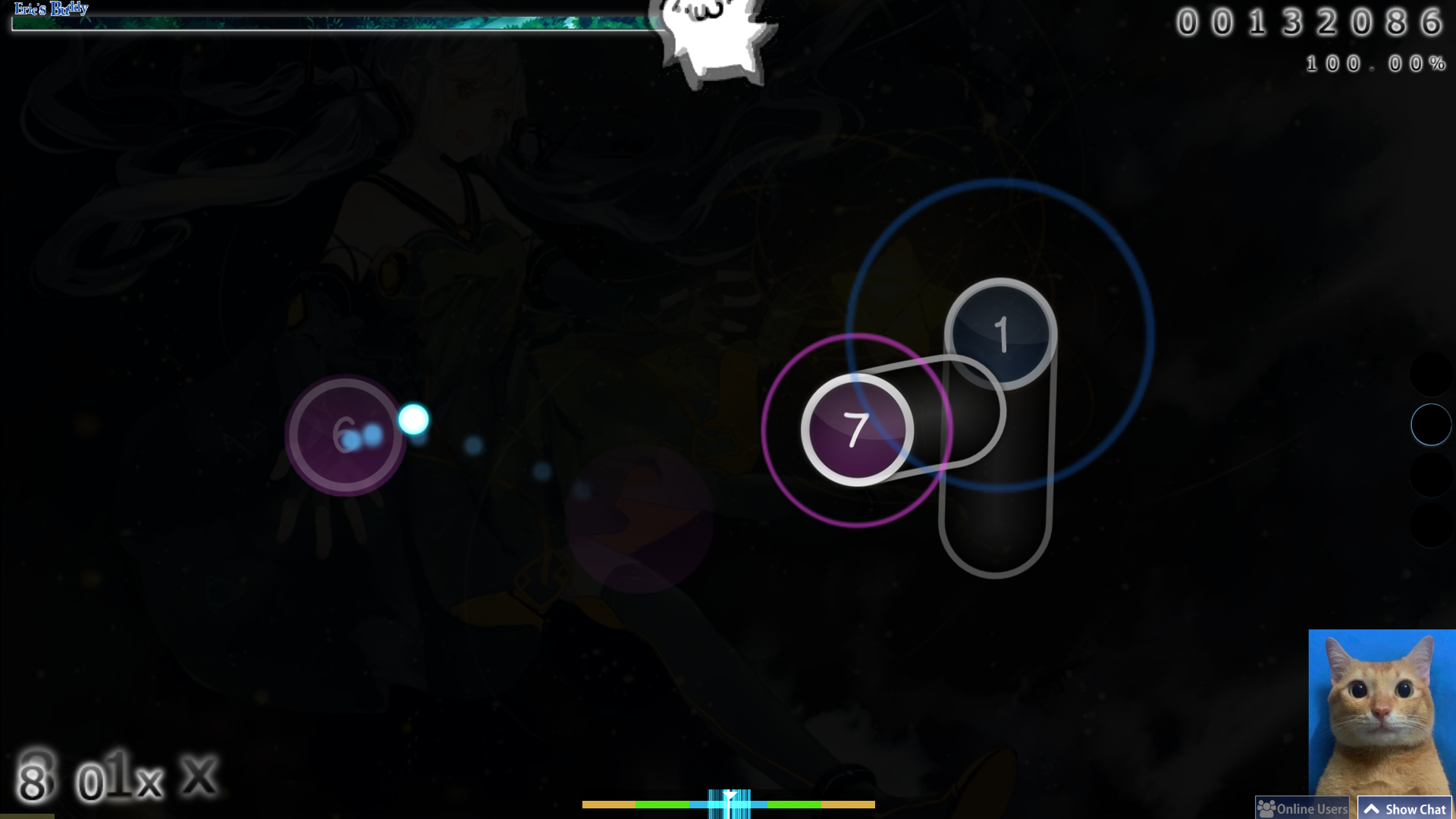This screenshot has height=819, width=1456.
Task: Open the Show Chat panel
Action: pos(1404,808)
